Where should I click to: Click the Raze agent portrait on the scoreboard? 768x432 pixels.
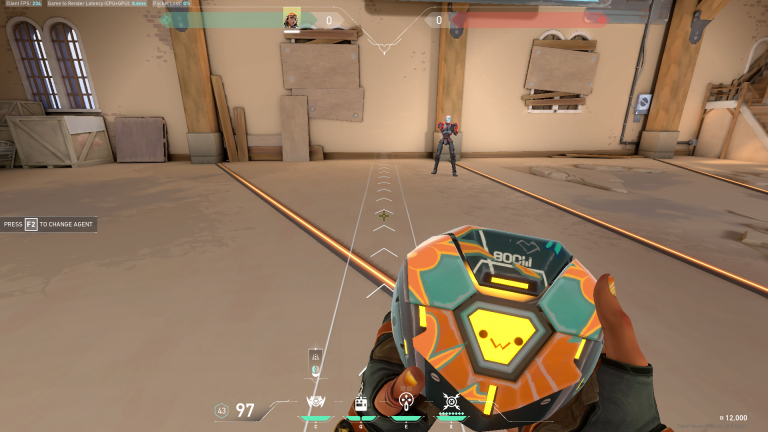(291, 18)
